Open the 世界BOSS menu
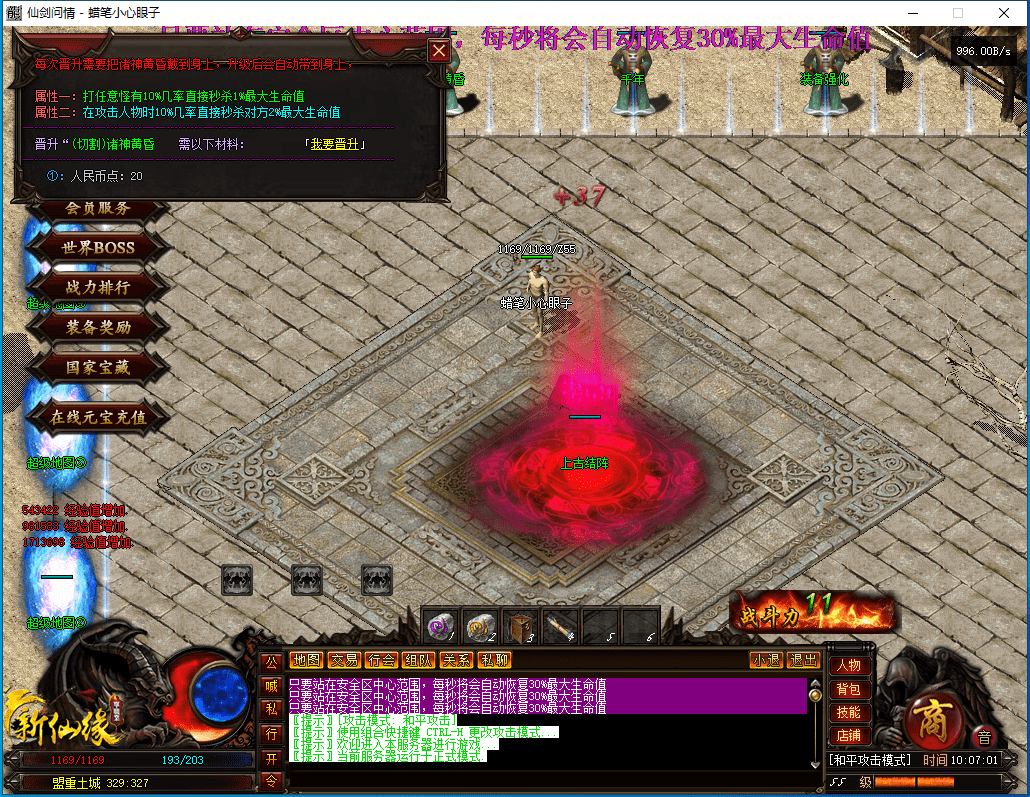Image resolution: width=1030 pixels, height=797 pixels. click(100, 247)
